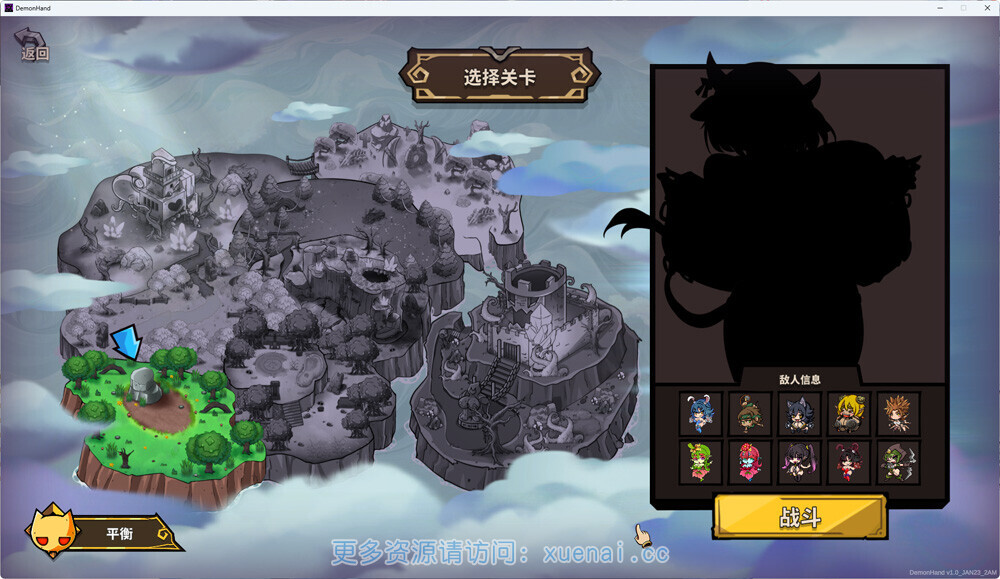Inspect the green-haired flower enemy portrait
Viewport: 1000px width, 579px height.
pos(700,462)
